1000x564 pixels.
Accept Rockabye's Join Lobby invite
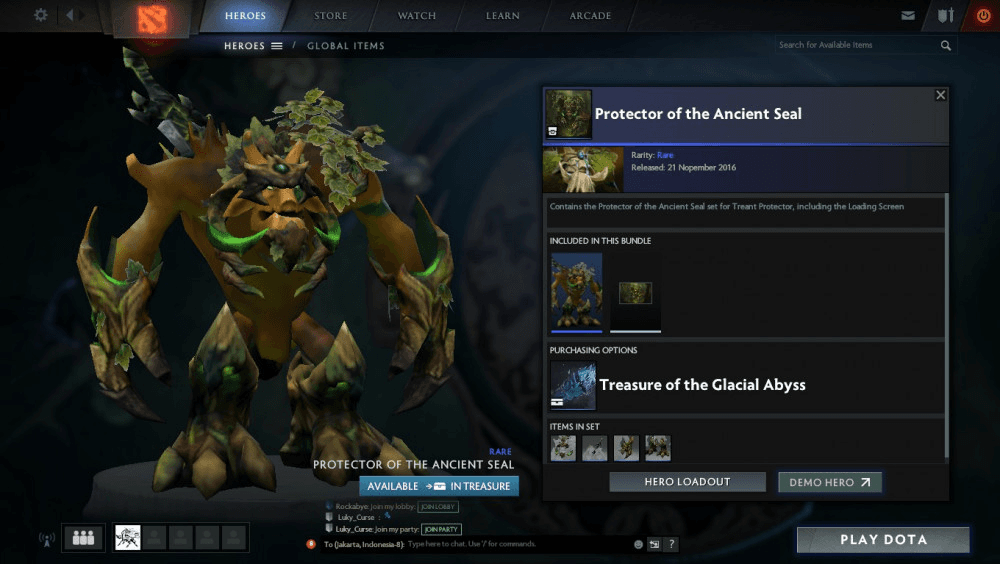[438, 506]
